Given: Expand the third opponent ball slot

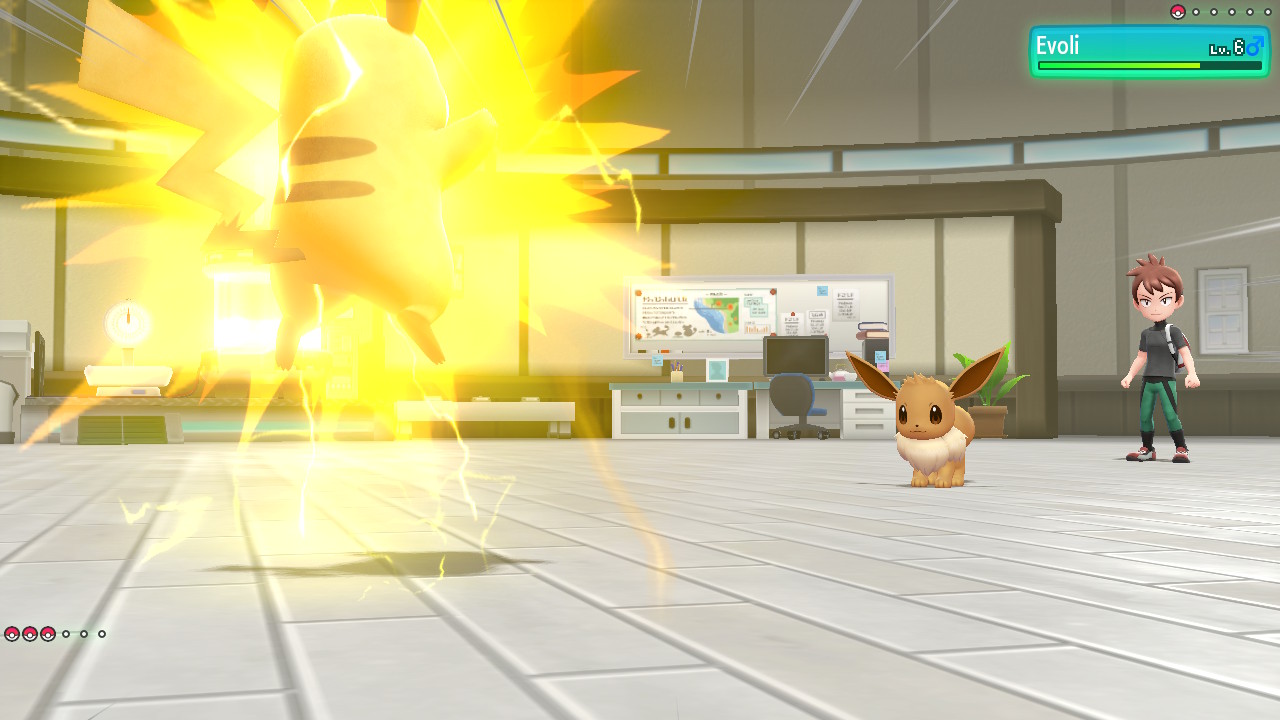Looking at the screenshot, I should 1214,12.
